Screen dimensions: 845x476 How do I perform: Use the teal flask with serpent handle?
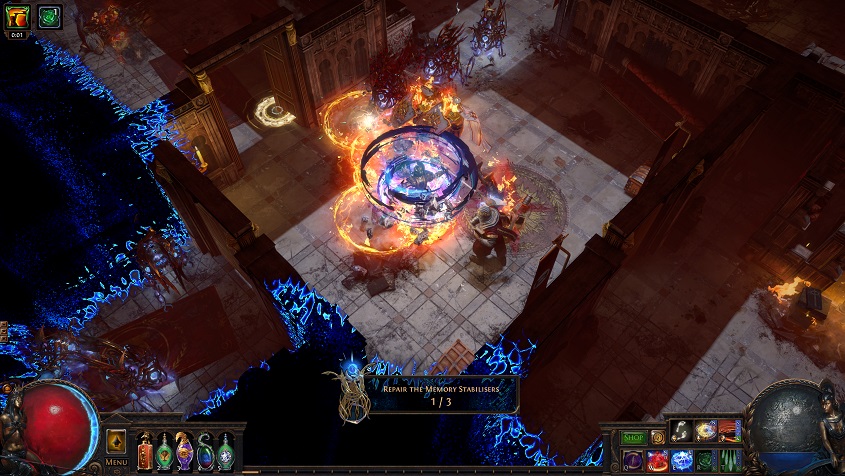[206, 452]
